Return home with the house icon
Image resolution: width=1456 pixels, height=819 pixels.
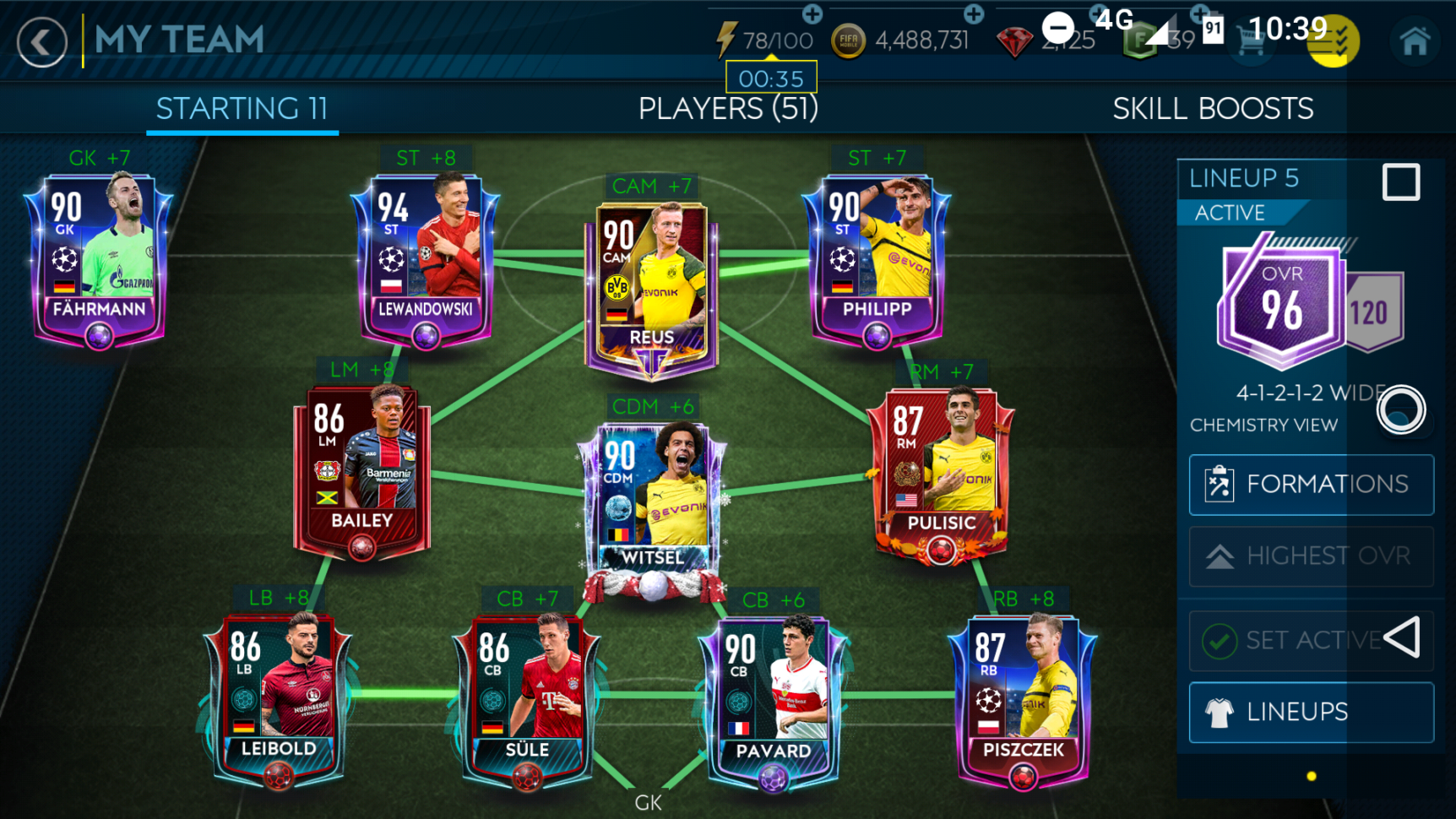pyautogui.click(x=1416, y=40)
